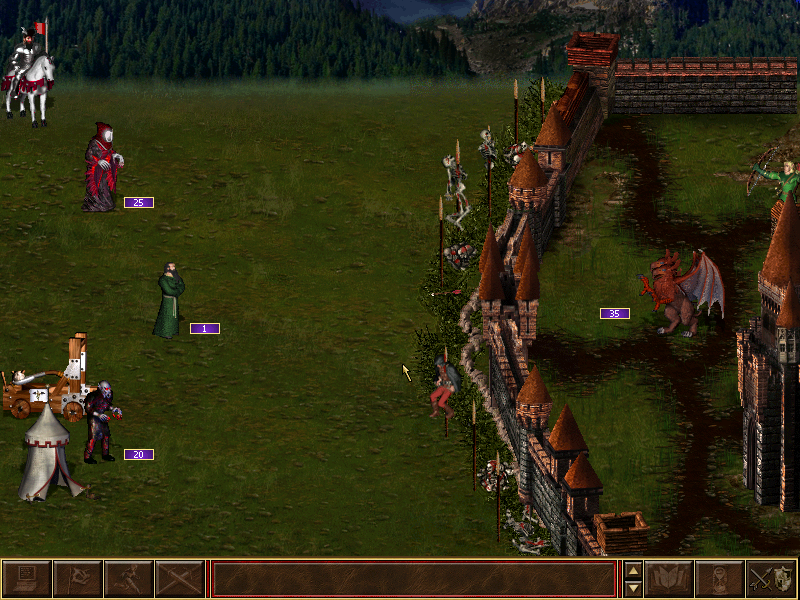Defend with the sword and shield button

772,579
